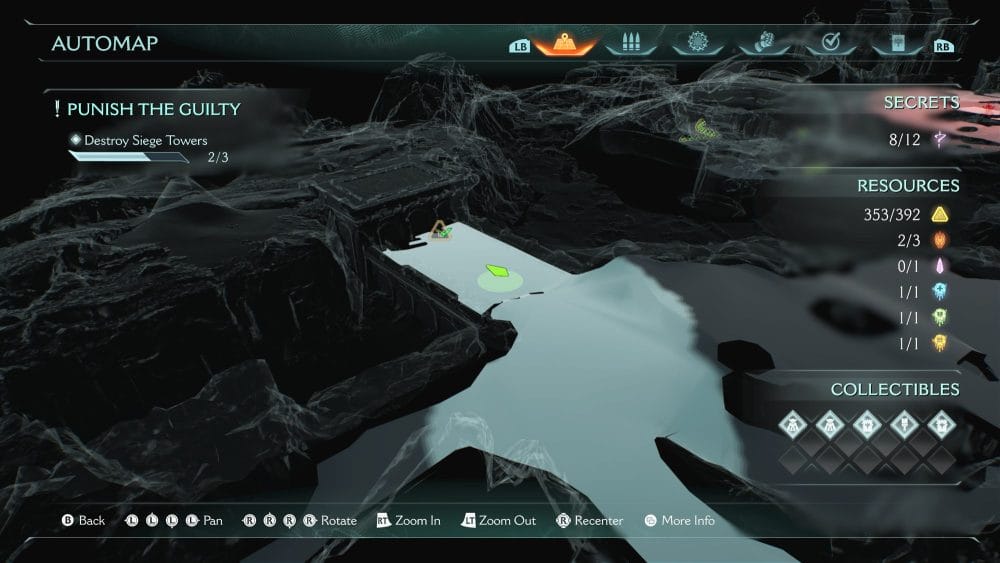Screen dimensions: 1000x563
Task: Select the Automap tab with map pin icon
Action: click(x=565, y=44)
